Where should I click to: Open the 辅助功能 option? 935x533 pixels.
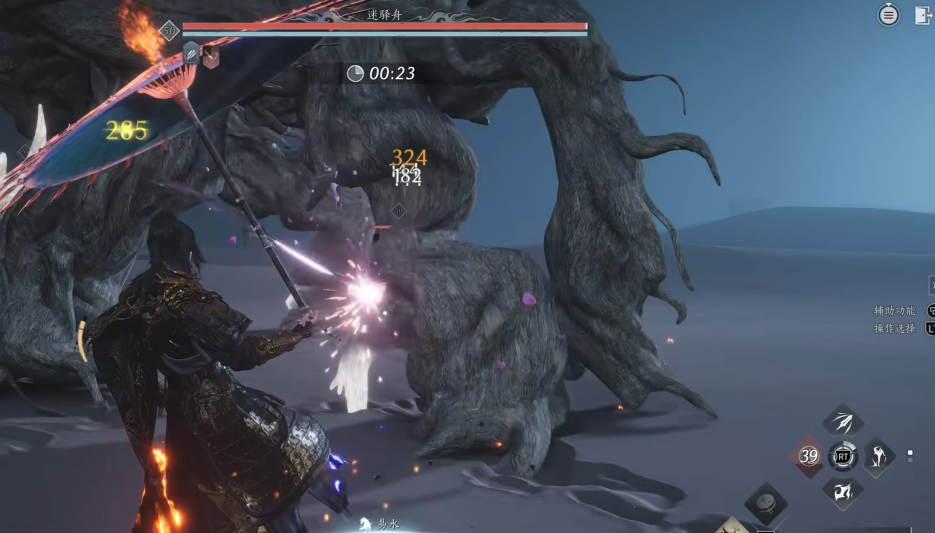895,311
